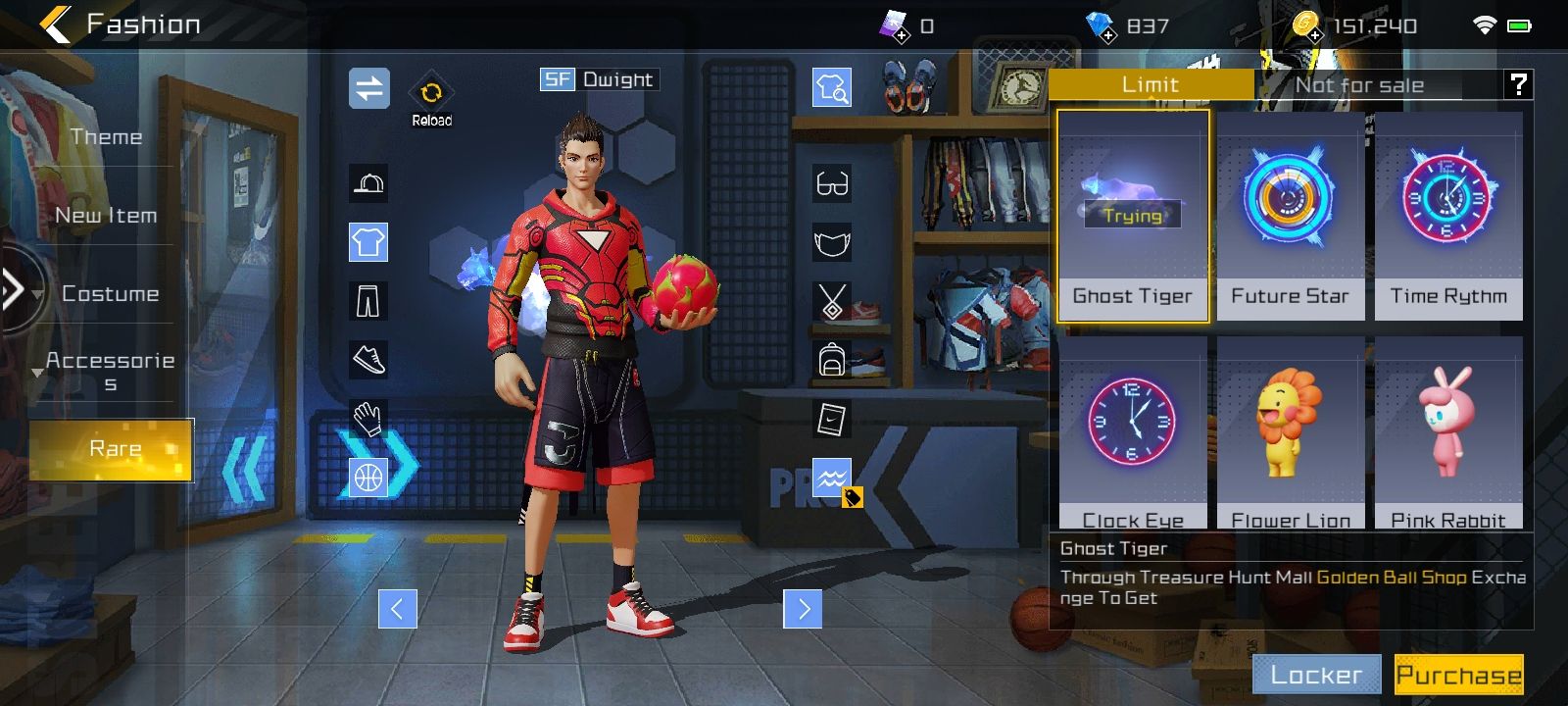Reload the character outfit
The image size is (1568, 706).
(431, 100)
